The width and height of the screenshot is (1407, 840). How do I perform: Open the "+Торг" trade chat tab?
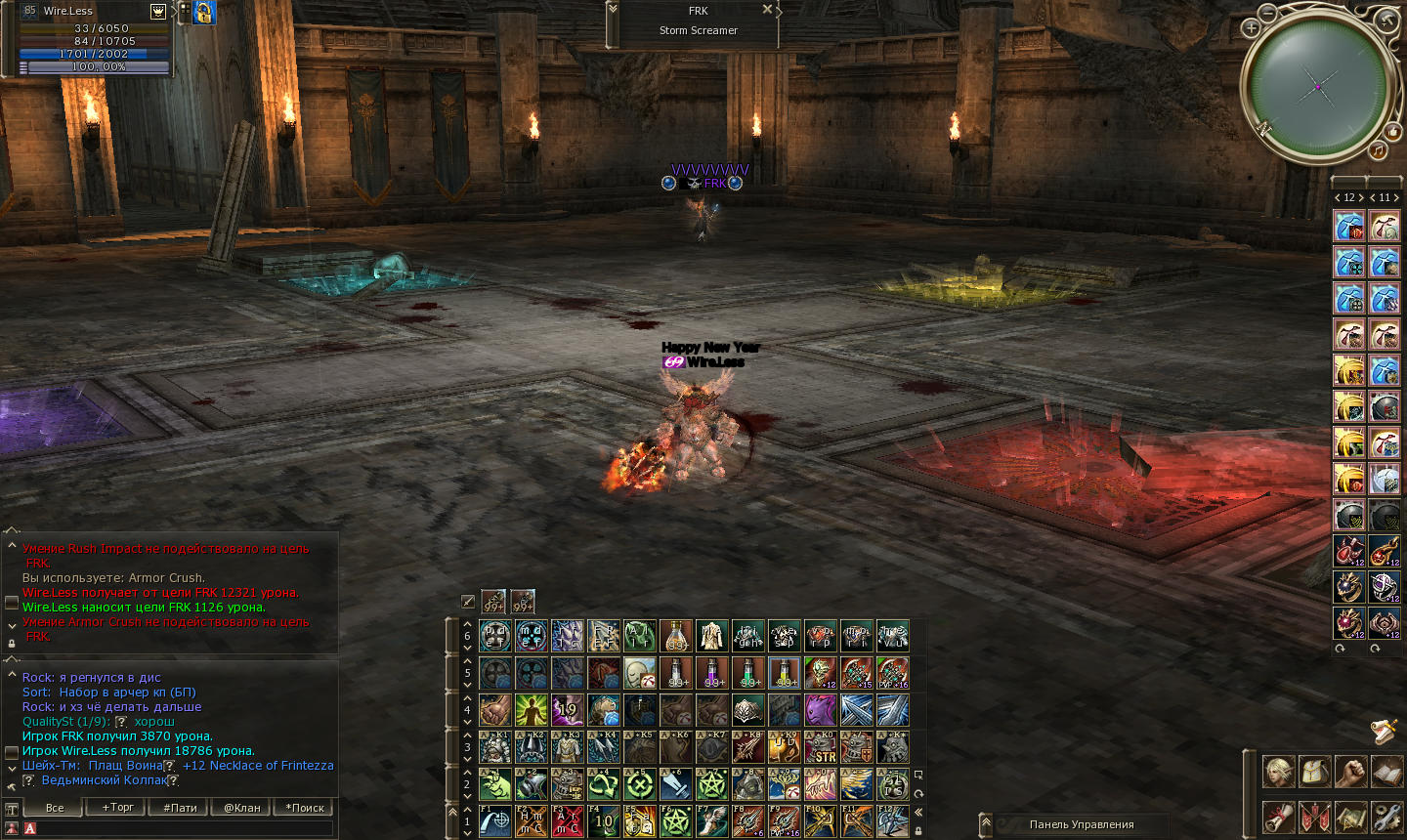[x=118, y=808]
